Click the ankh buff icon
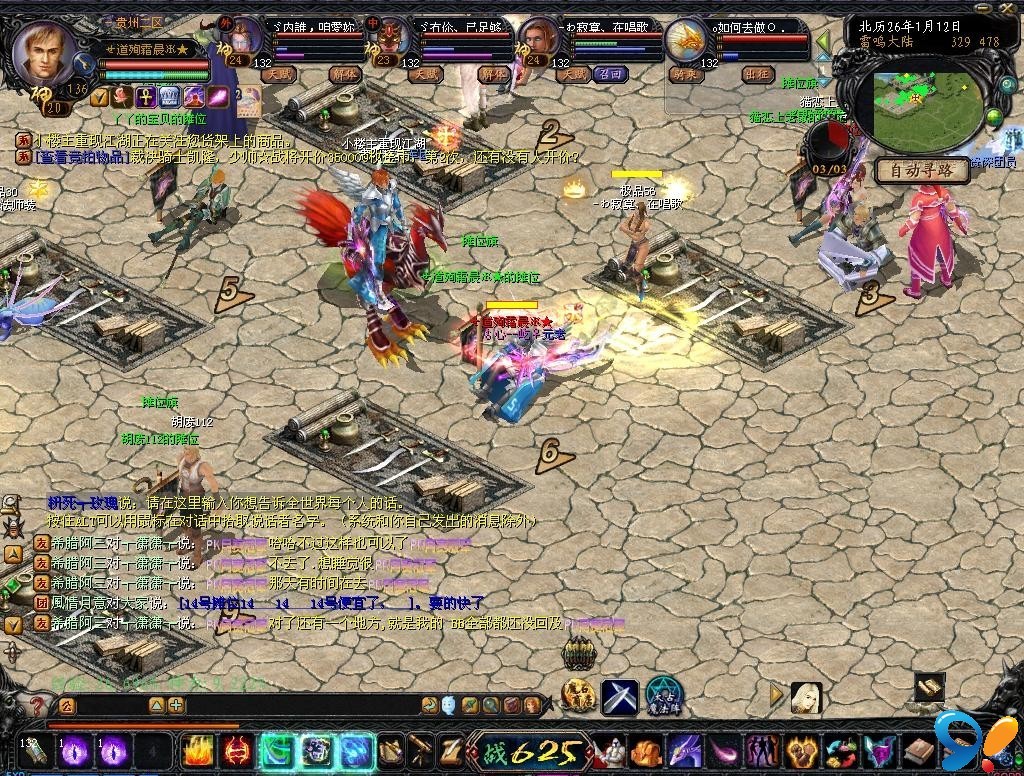 [144, 97]
